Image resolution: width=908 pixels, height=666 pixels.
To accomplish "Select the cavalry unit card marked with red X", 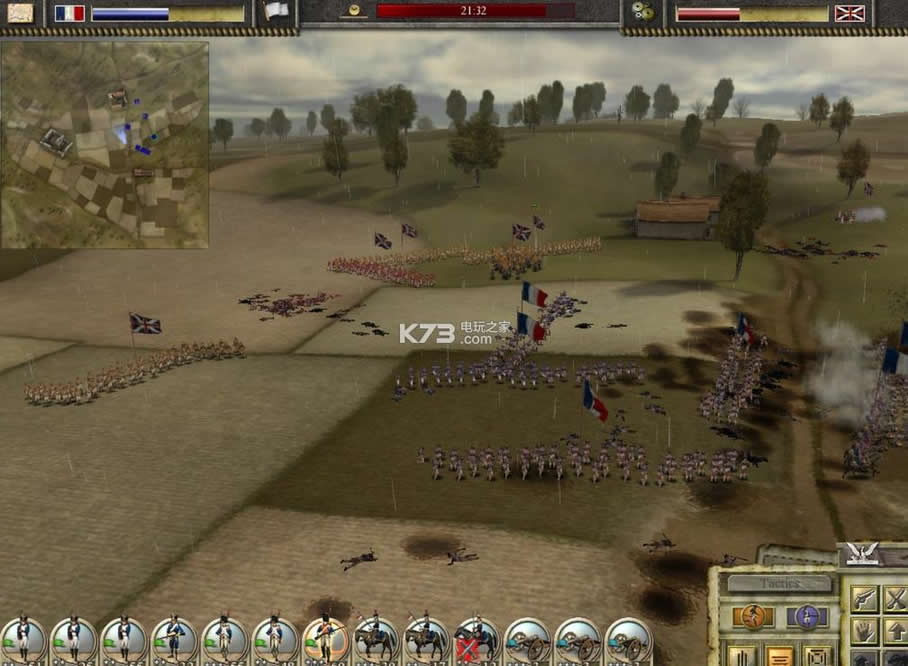I will [x=476, y=640].
